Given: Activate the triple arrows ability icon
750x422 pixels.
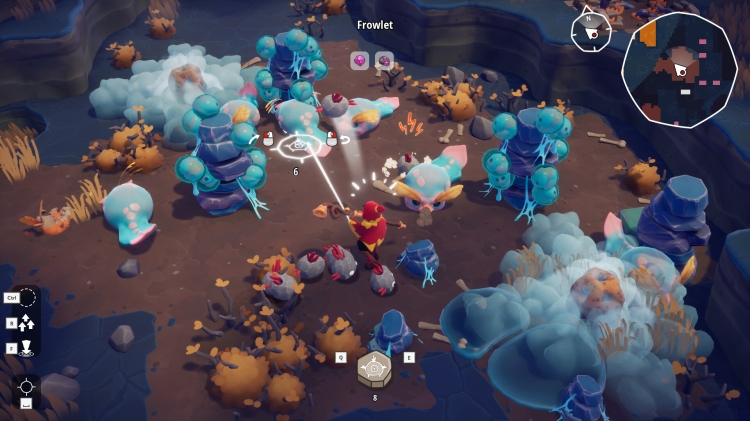Looking at the screenshot, I should (x=27, y=322).
